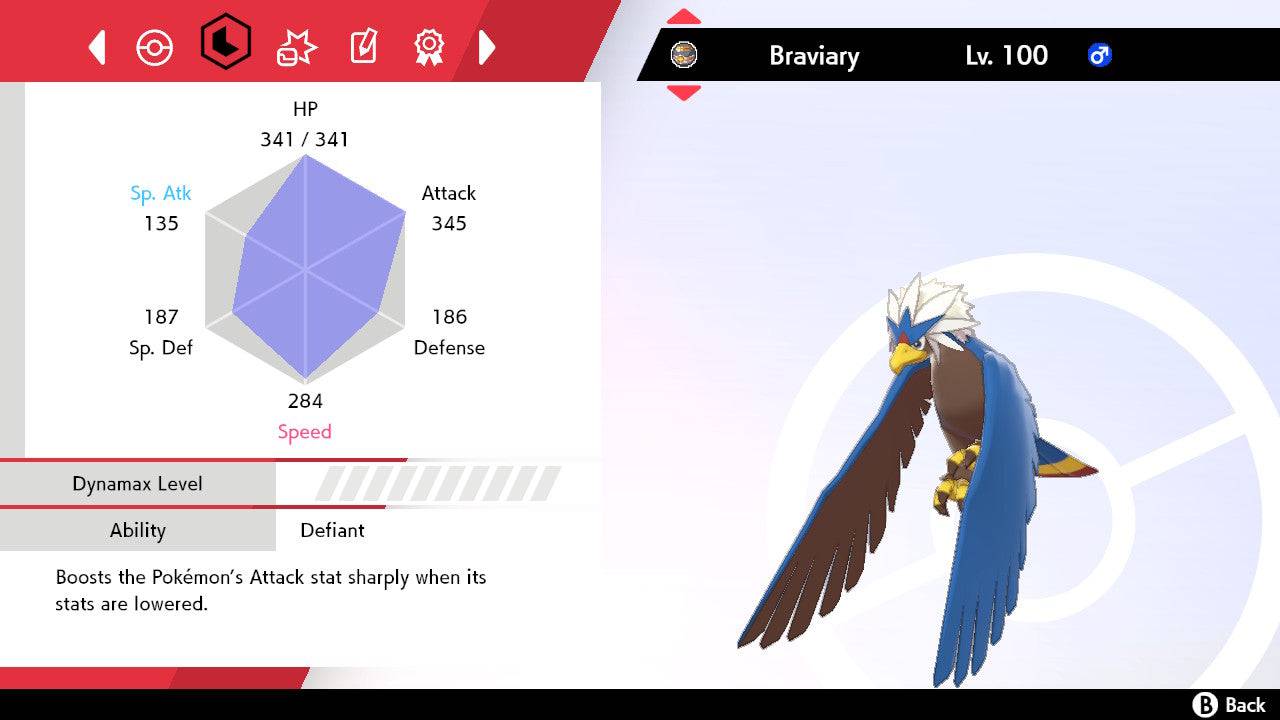Switch to the ribbons award tab
Image resolution: width=1280 pixels, height=720 pixels.
[429, 45]
